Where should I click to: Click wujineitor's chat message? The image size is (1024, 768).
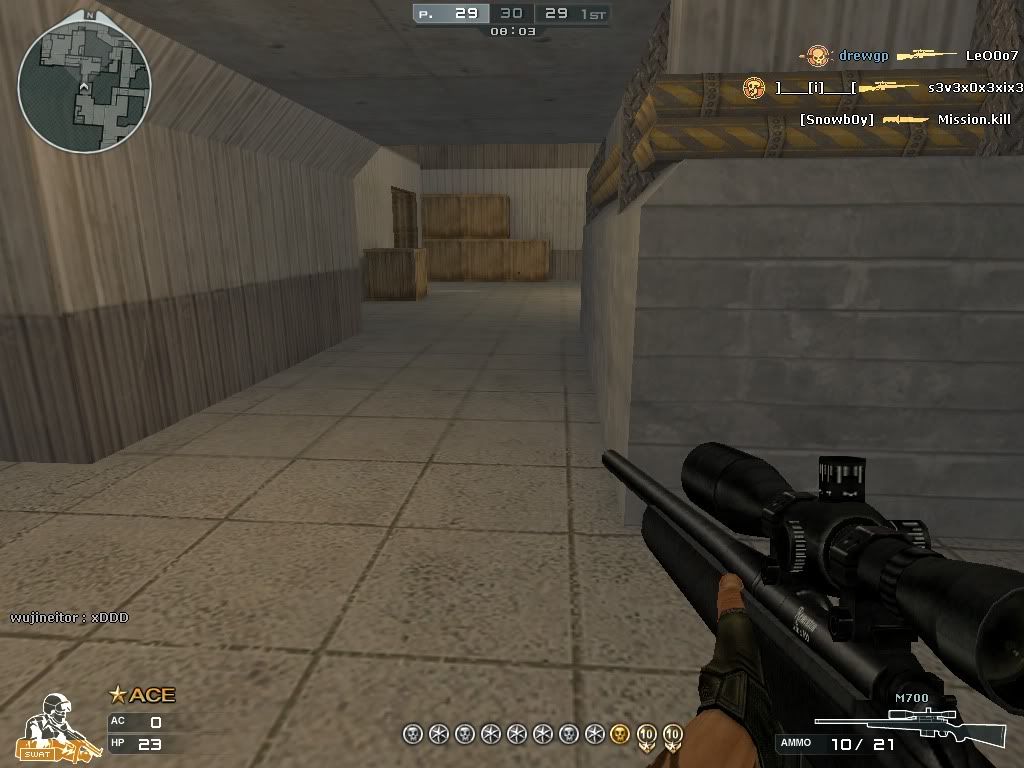tap(69, 618)
